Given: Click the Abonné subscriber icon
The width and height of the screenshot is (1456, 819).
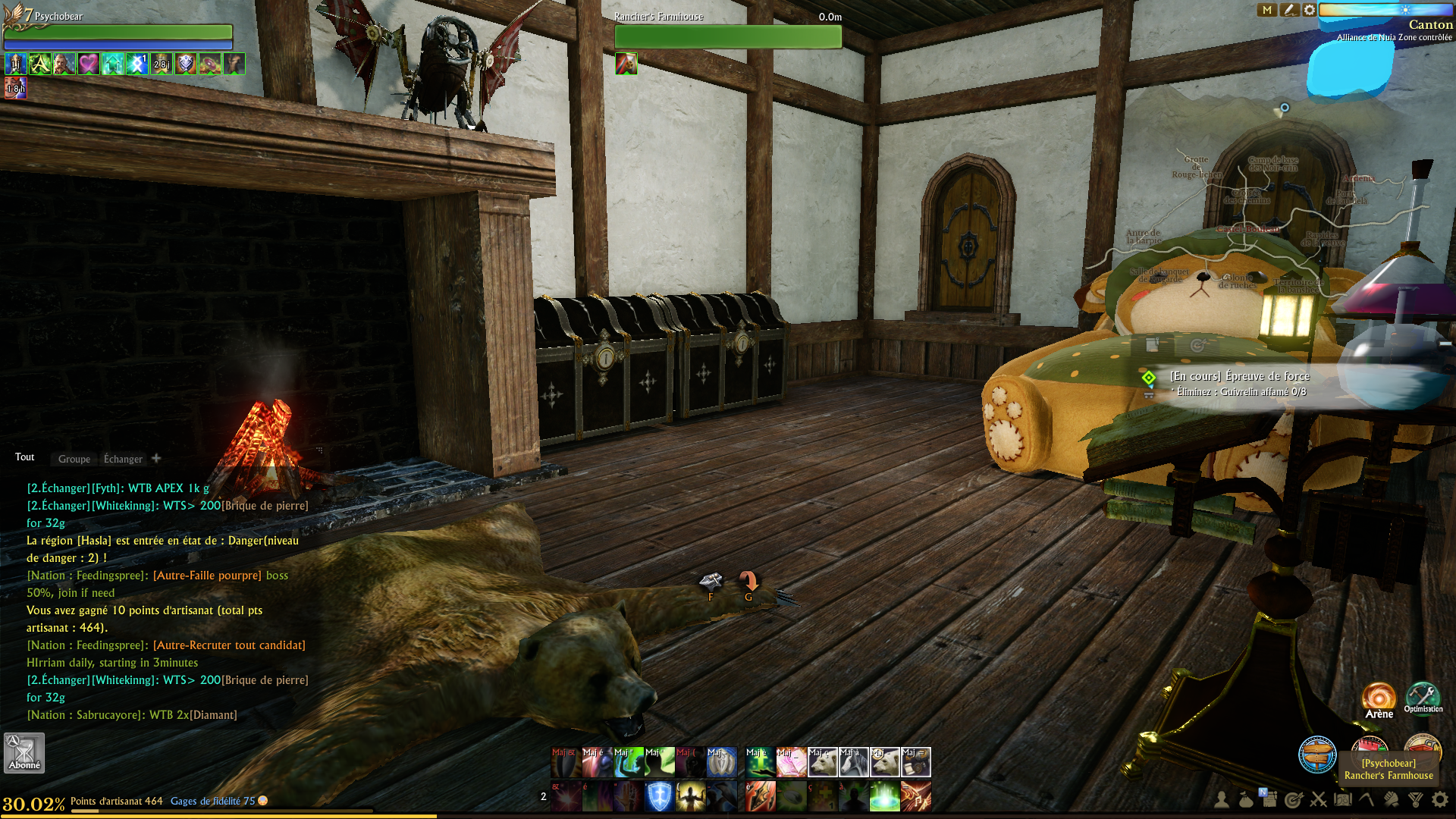Looking at the screenshot, I should coord(24,753).
